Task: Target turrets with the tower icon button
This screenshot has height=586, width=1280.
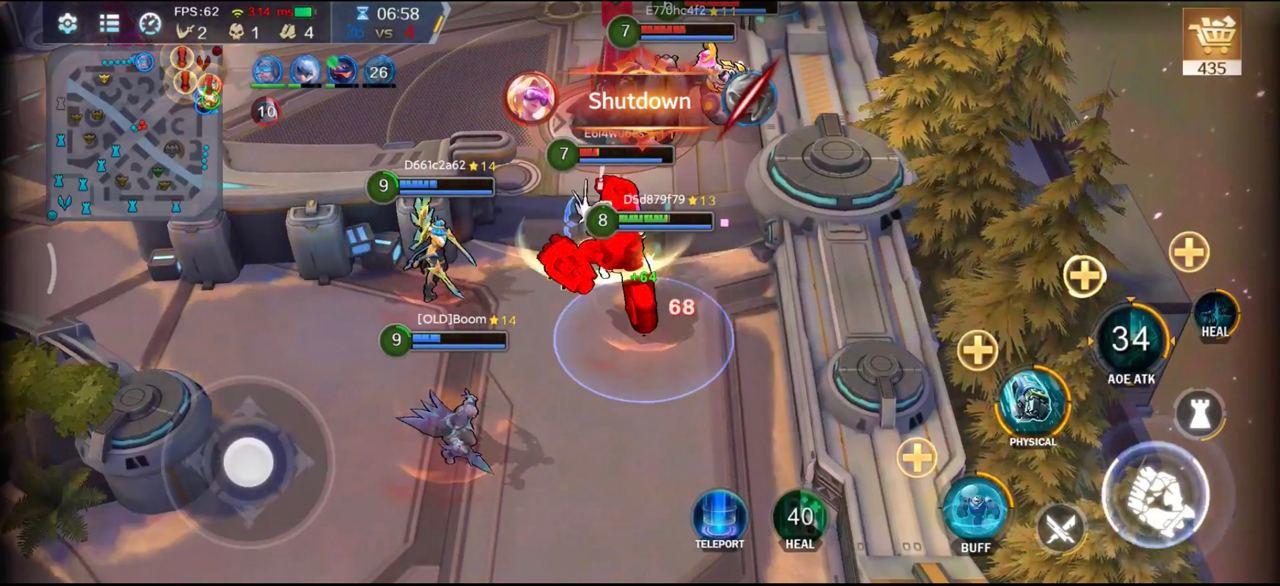Action: click(x=1199, y=413)
